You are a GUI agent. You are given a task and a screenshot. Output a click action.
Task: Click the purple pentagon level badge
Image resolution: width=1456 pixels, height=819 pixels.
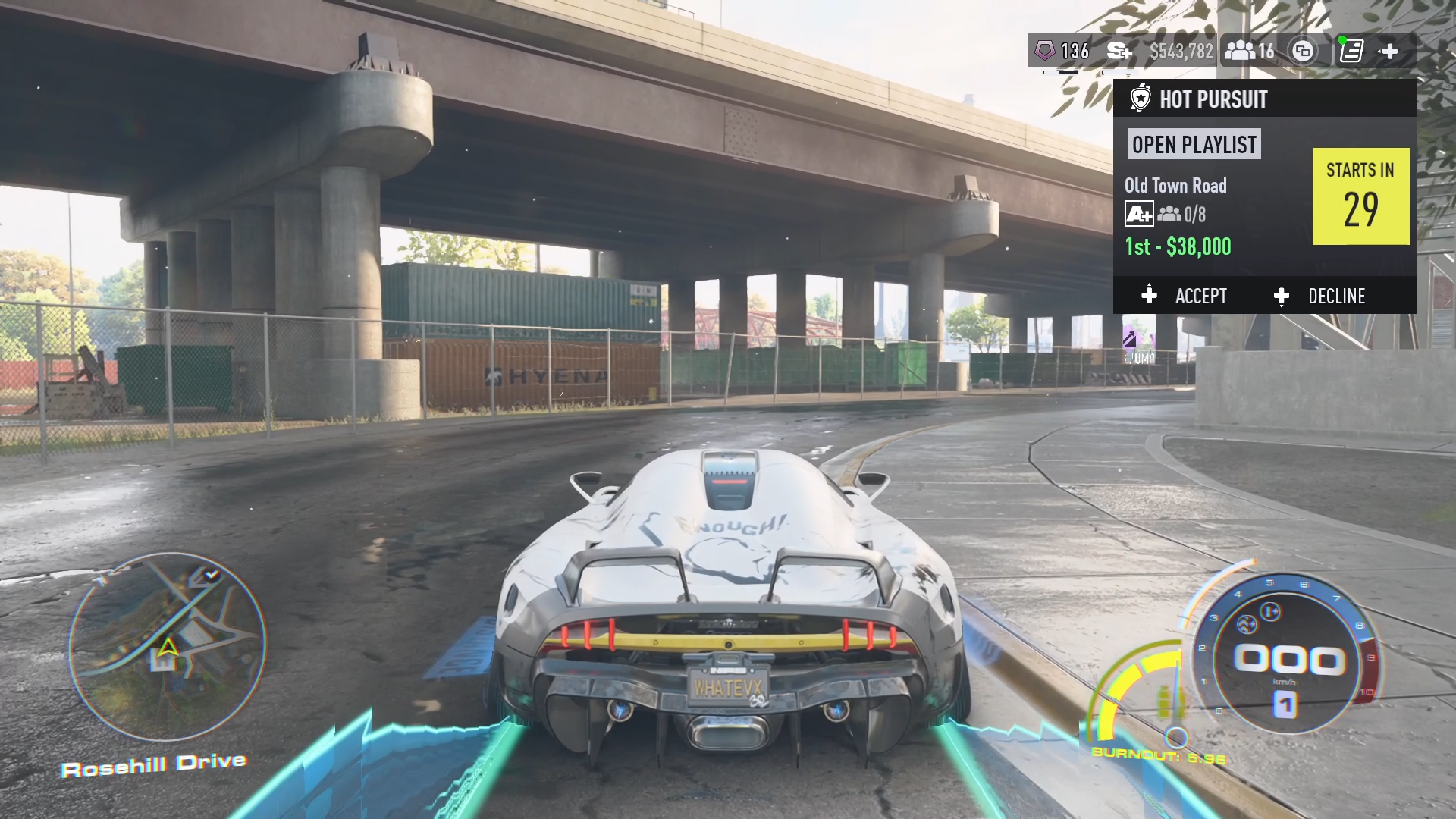click(x=1045, y=51)
